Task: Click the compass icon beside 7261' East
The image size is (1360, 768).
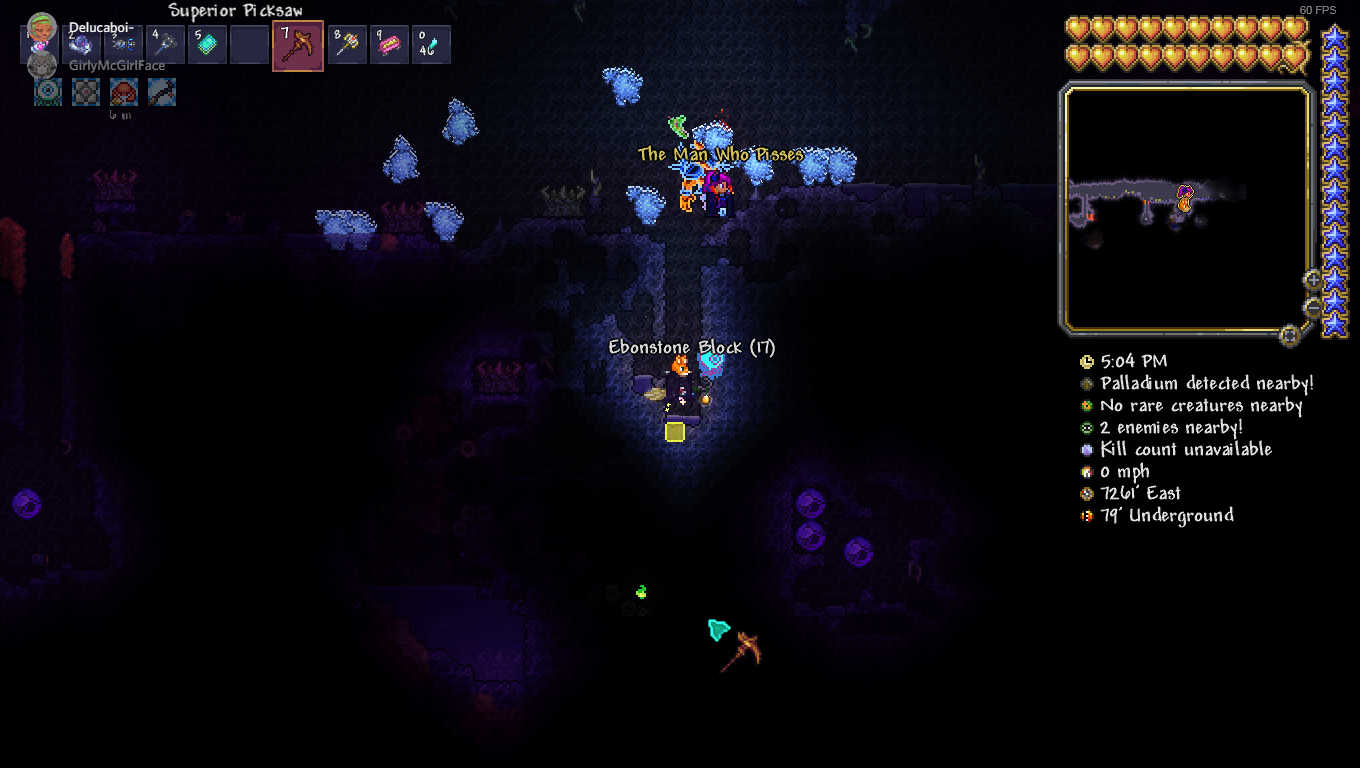Action: [x=1087, y=493]
